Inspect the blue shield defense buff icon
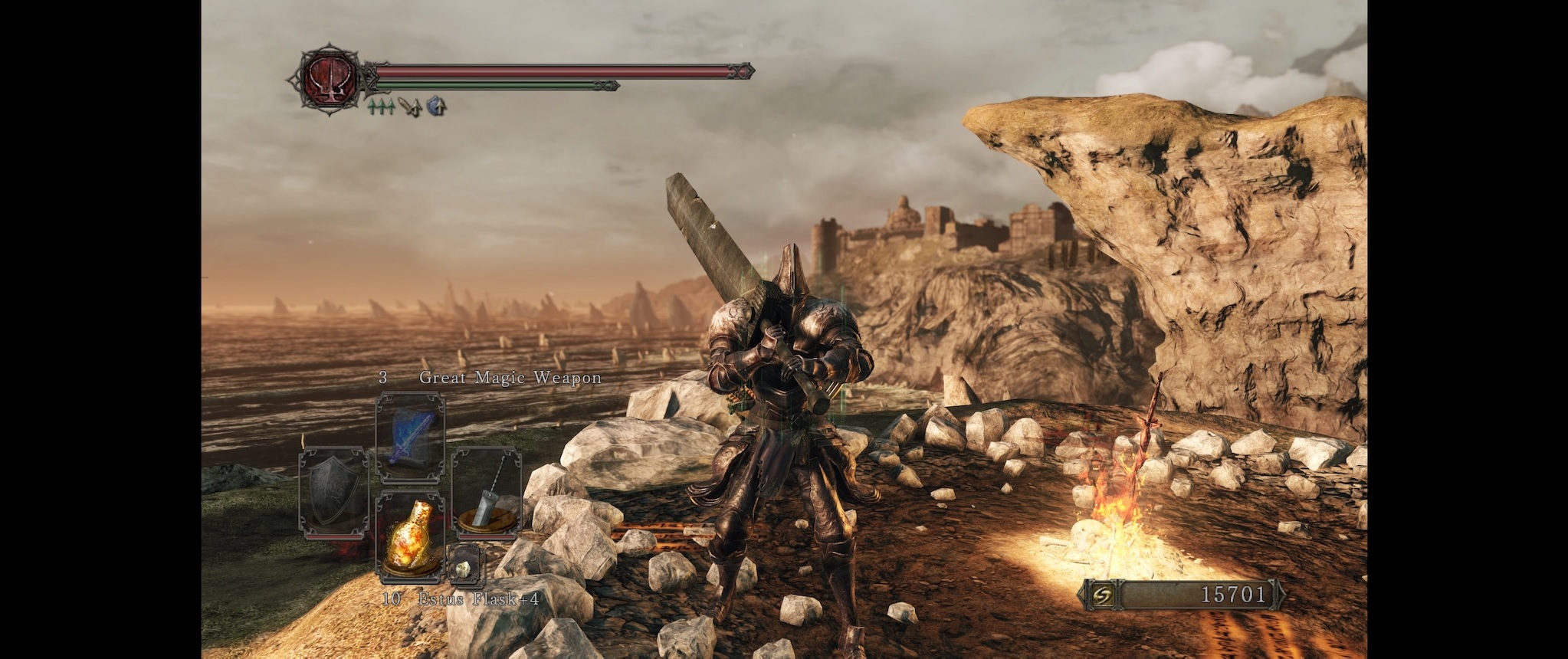 click(x=436, y=107)
